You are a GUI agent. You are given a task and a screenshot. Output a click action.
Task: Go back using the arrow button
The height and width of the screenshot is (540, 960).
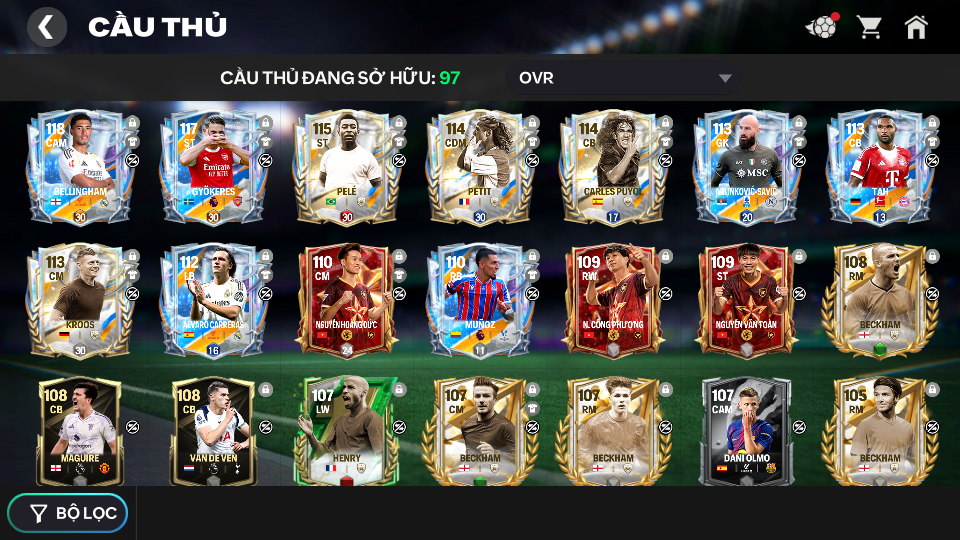coord(46,27)
